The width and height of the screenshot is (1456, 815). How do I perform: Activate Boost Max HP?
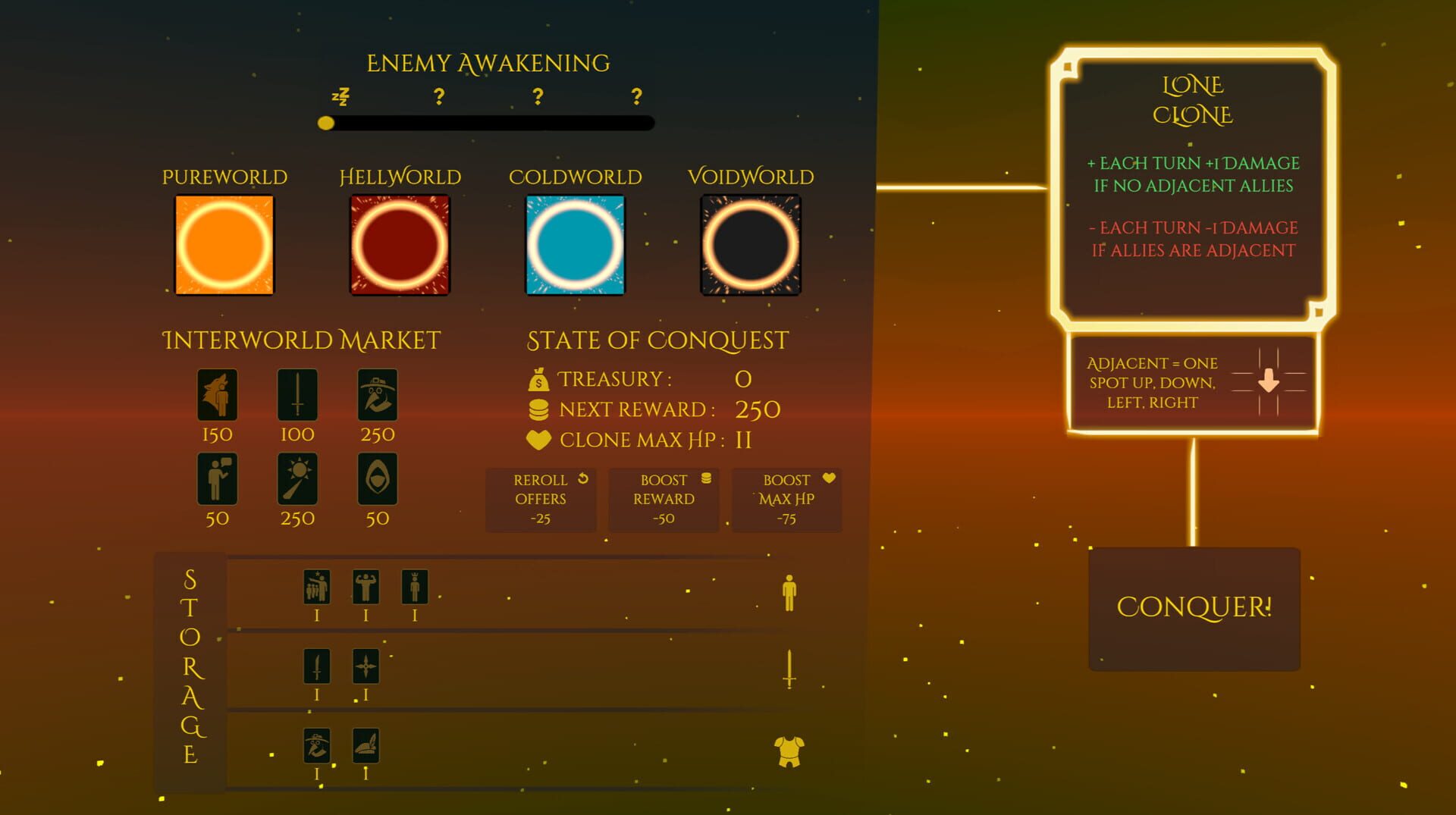point(786,499)
